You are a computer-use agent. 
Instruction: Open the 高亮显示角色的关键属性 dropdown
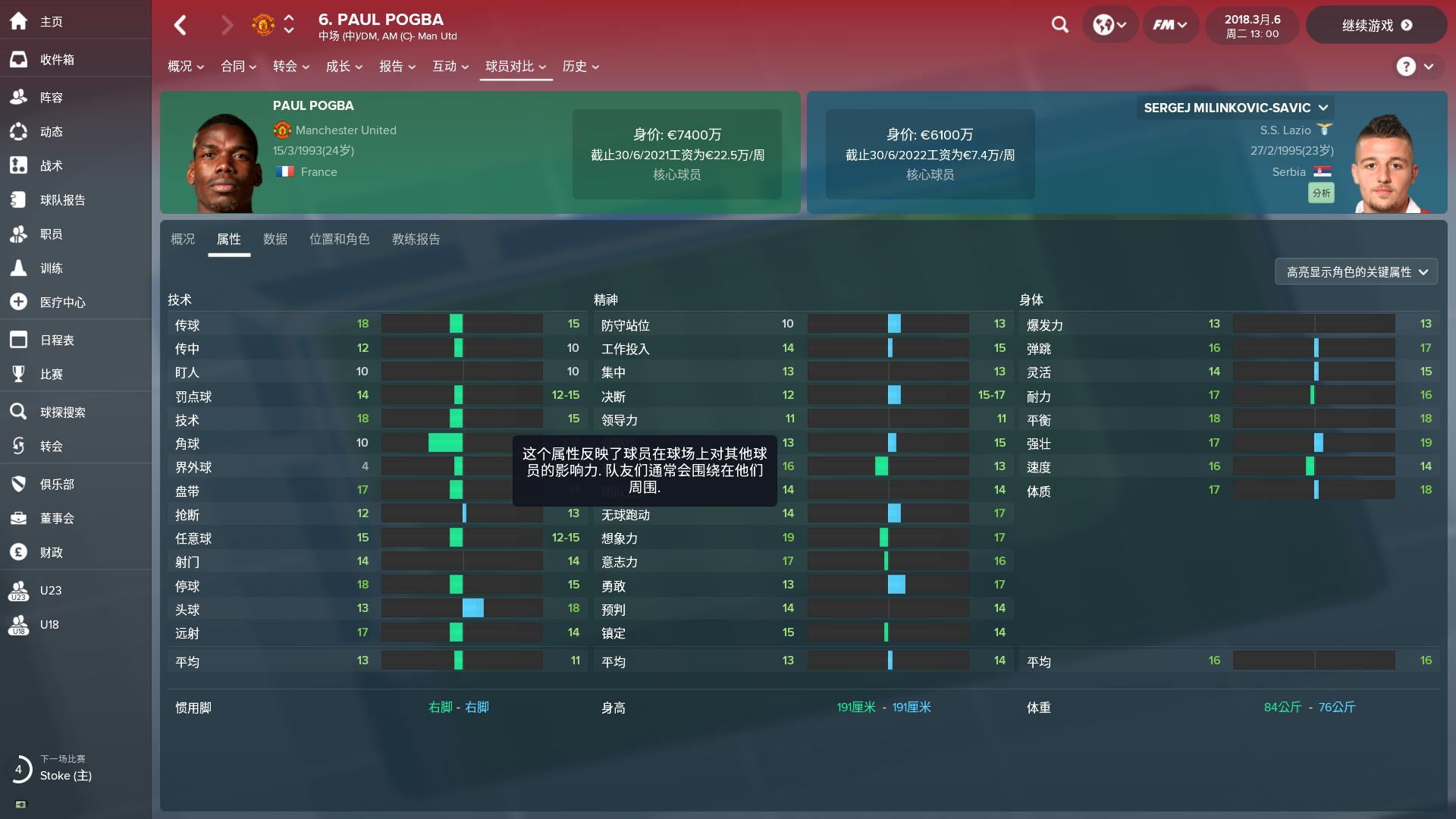(x=1356, y=271)
